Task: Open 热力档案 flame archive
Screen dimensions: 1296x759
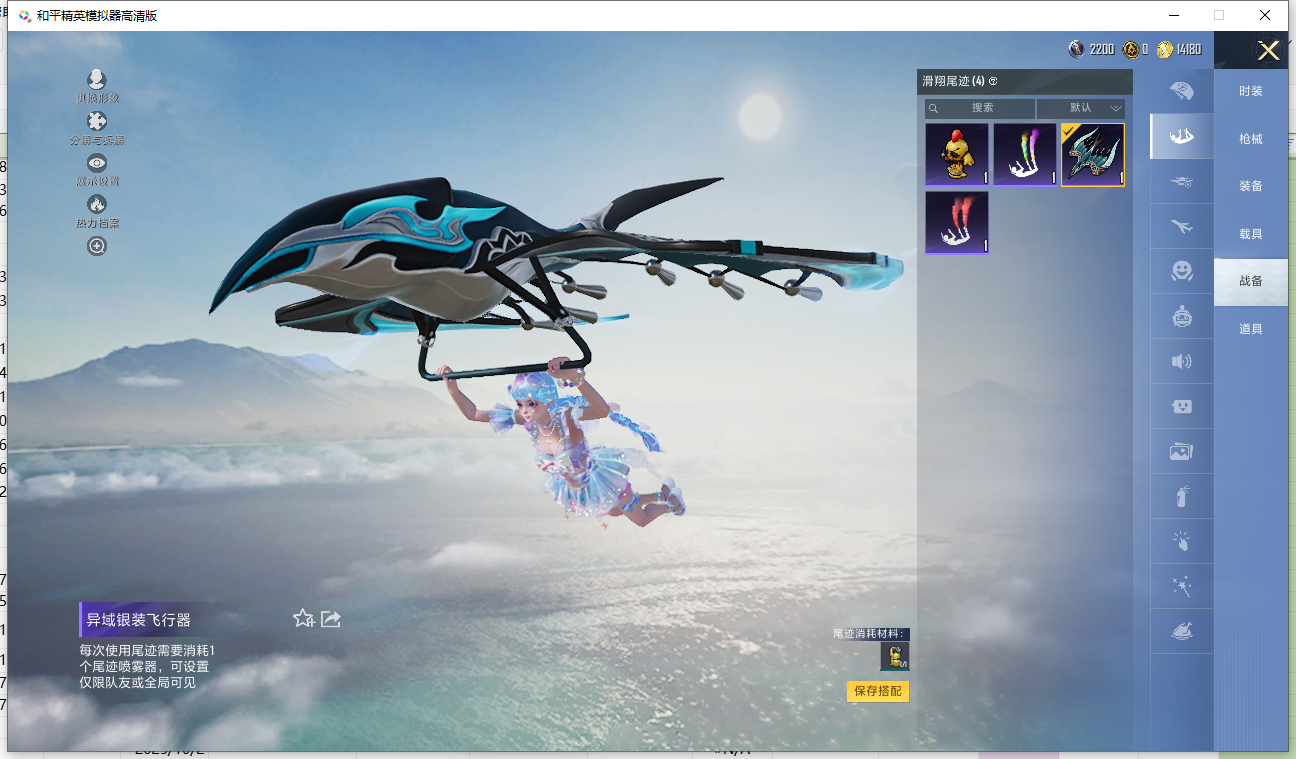Action: tap(97, 211)
